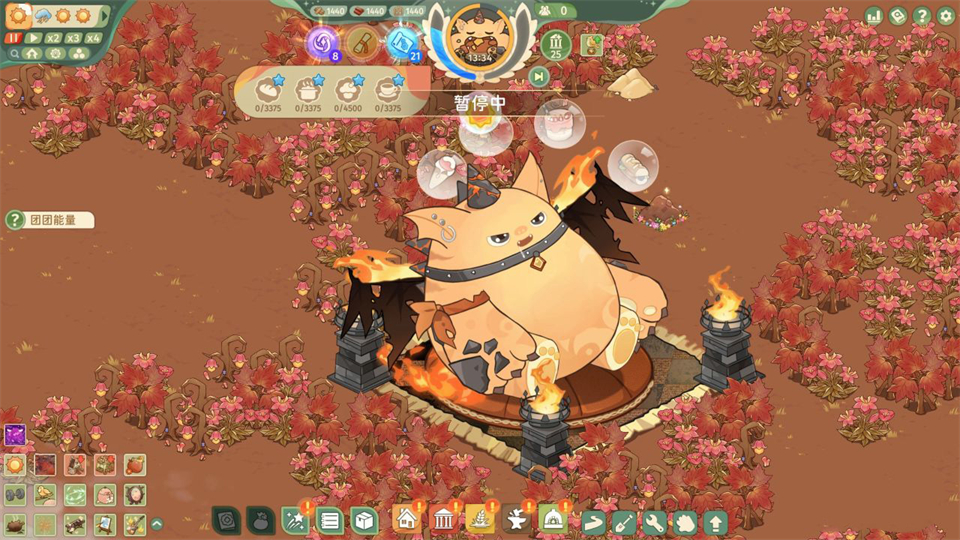Click the skip-forward button under the timer
960x540 pixels.
click(x=539, y=76)
